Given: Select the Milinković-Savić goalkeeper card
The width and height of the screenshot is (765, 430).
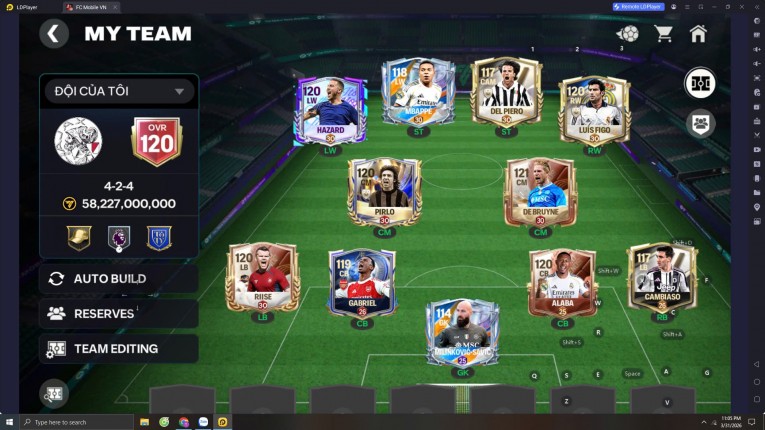Looking at the screenshot, I should 461,333.
